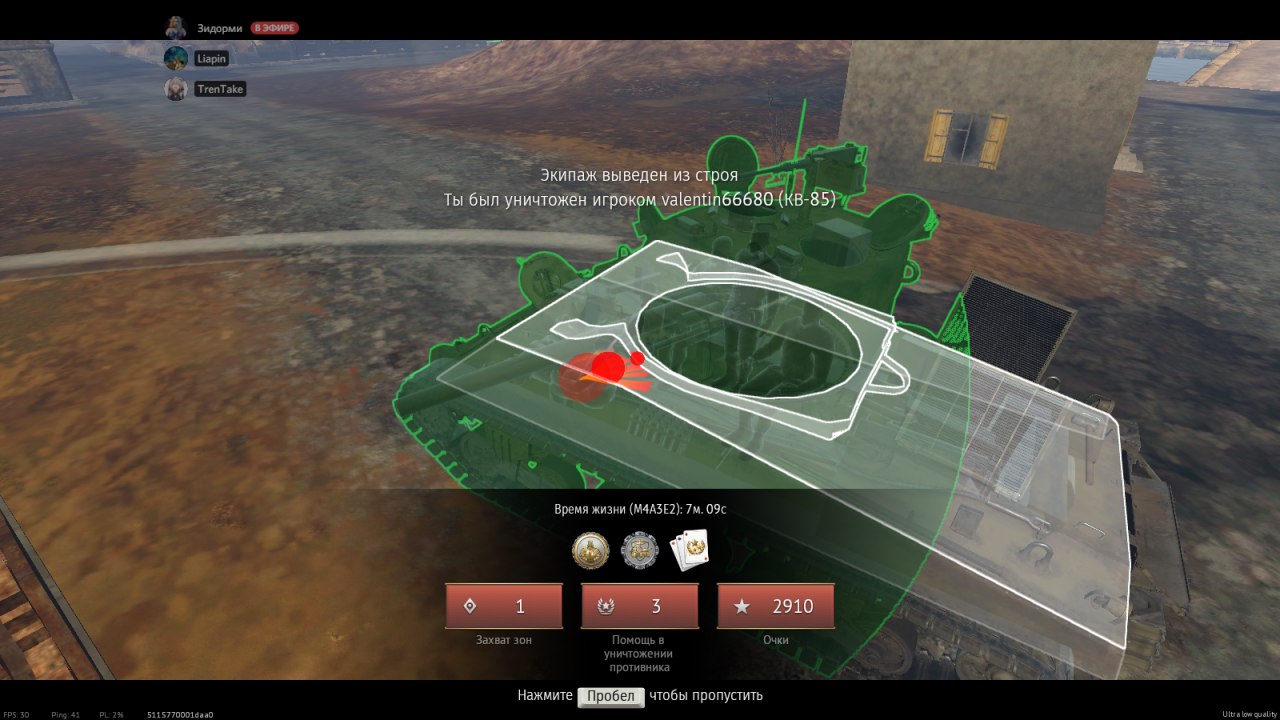Image resolution: width=1280 pixels, height=720 pixels.
Task: Select Liapin in the voice overlay
Action: click(211, 59)
